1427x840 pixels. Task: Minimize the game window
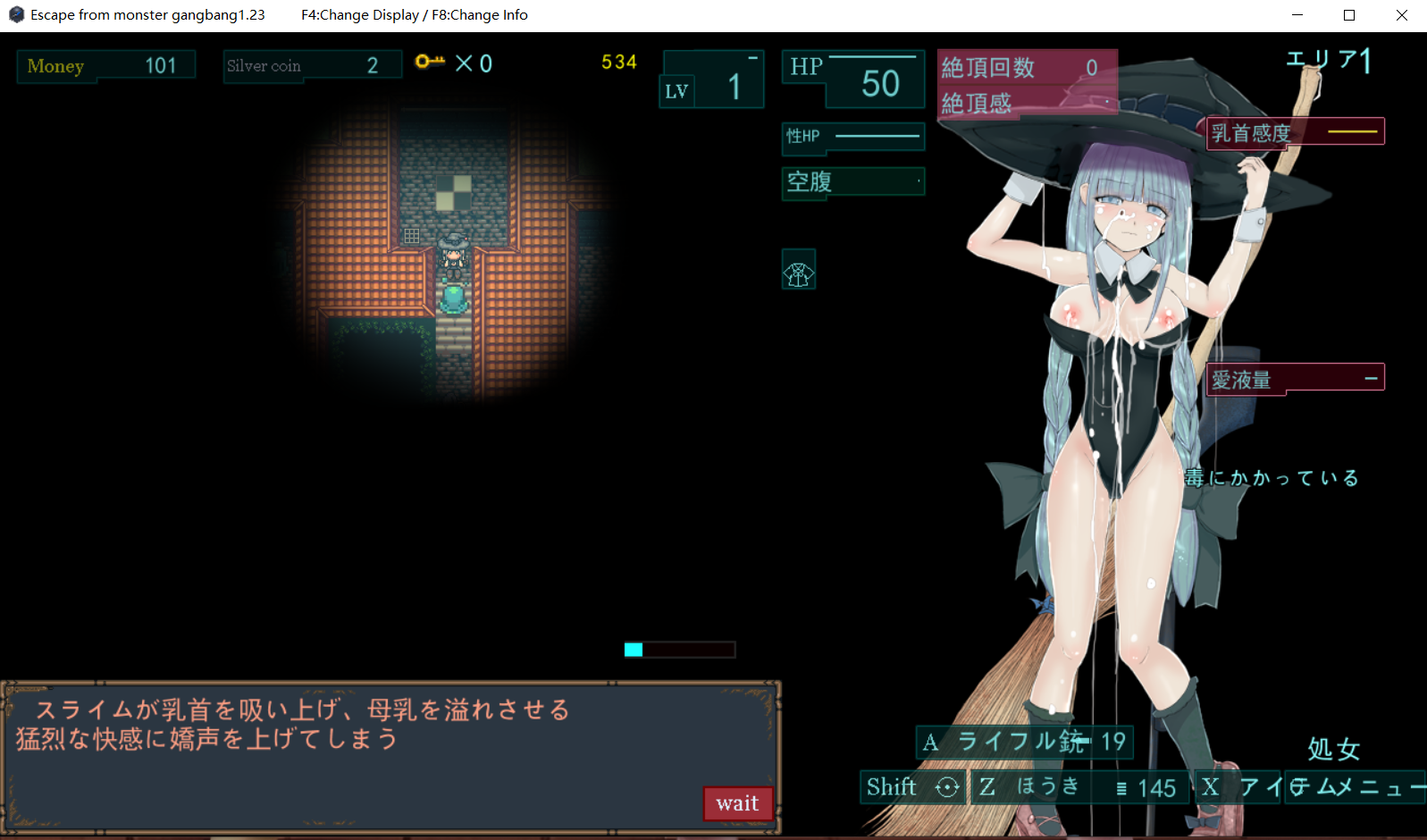[x=1297, y=15]
